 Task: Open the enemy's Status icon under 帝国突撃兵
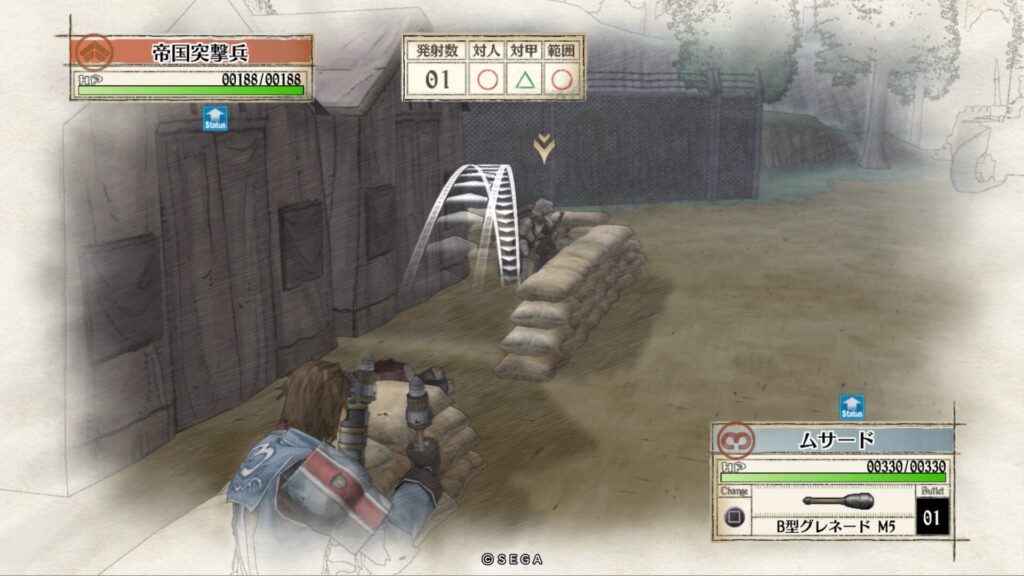pyautogui.click(x=215, y=119)
